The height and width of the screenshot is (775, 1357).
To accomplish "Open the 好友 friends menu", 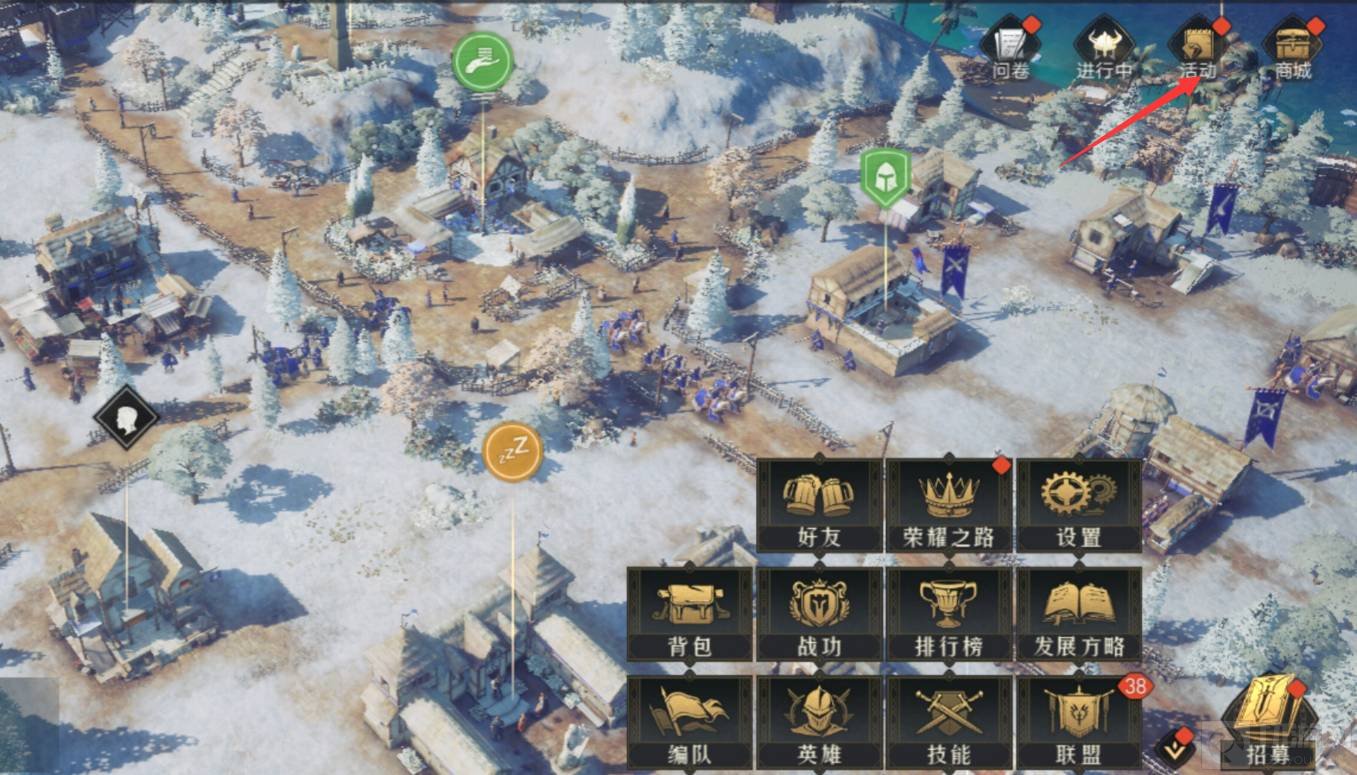I will (819, 505).
